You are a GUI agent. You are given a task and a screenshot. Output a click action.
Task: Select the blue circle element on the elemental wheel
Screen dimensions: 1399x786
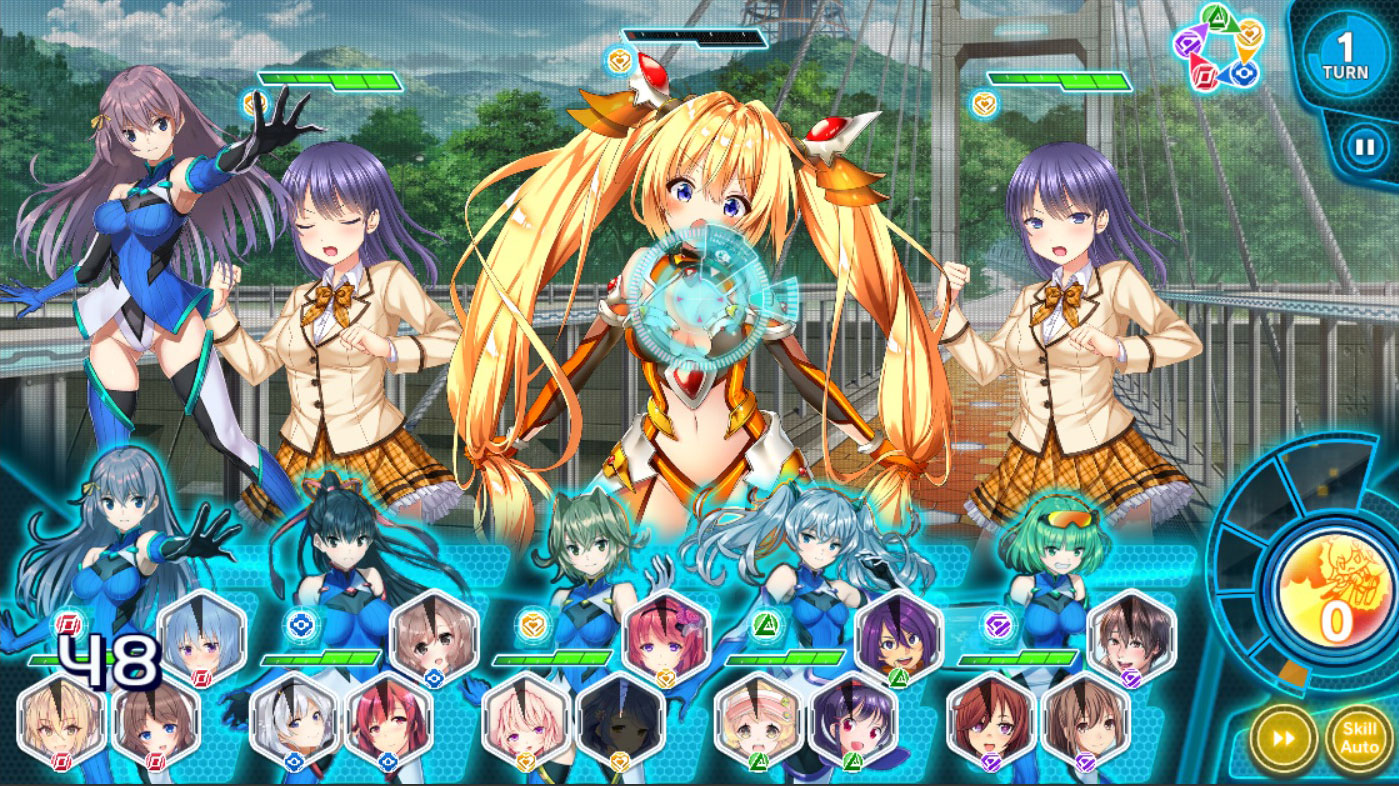tap(1244, 72)
